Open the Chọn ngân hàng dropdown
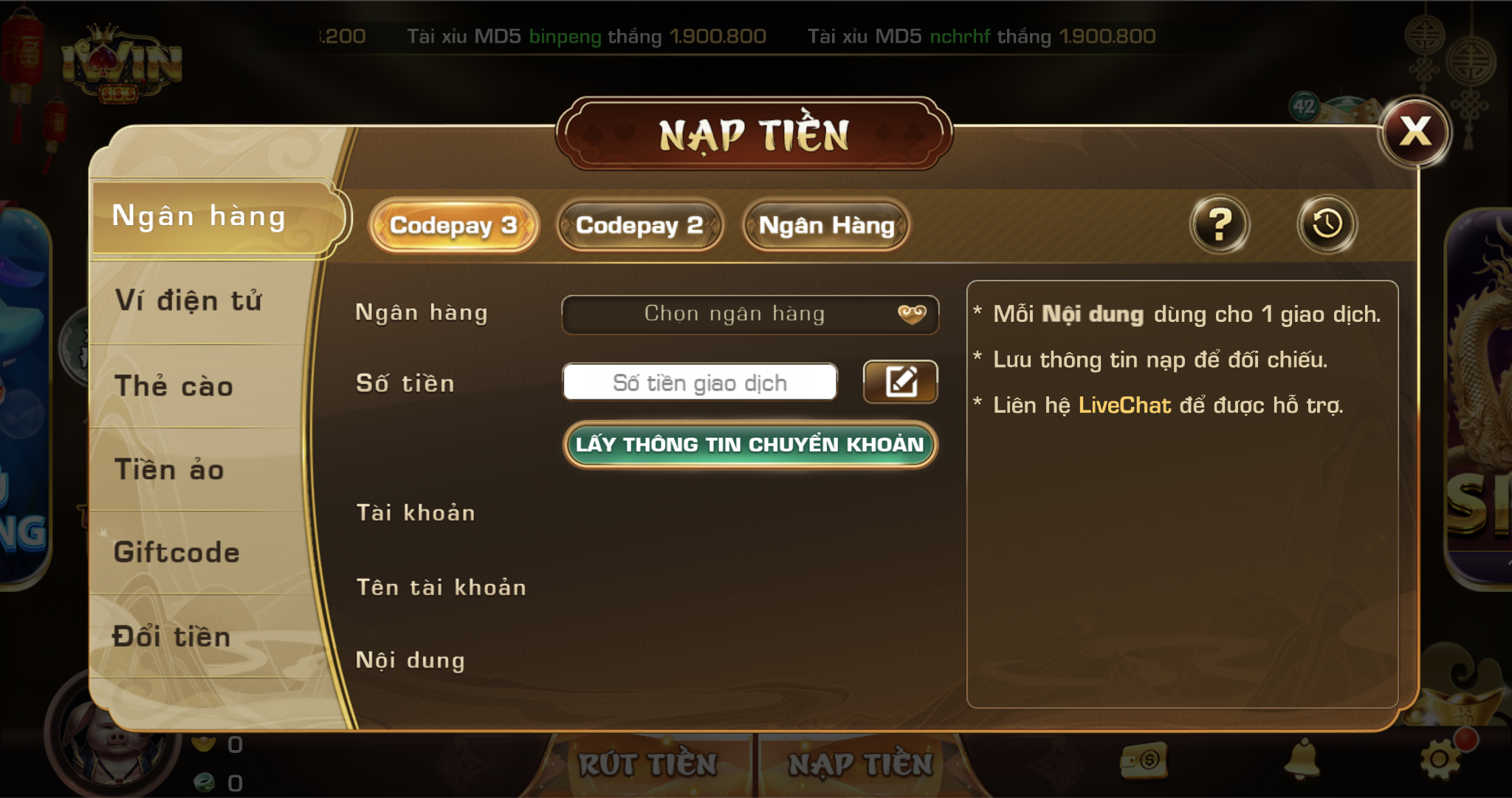This screenshot has height=798, width=1512. [x=749, y=314]
